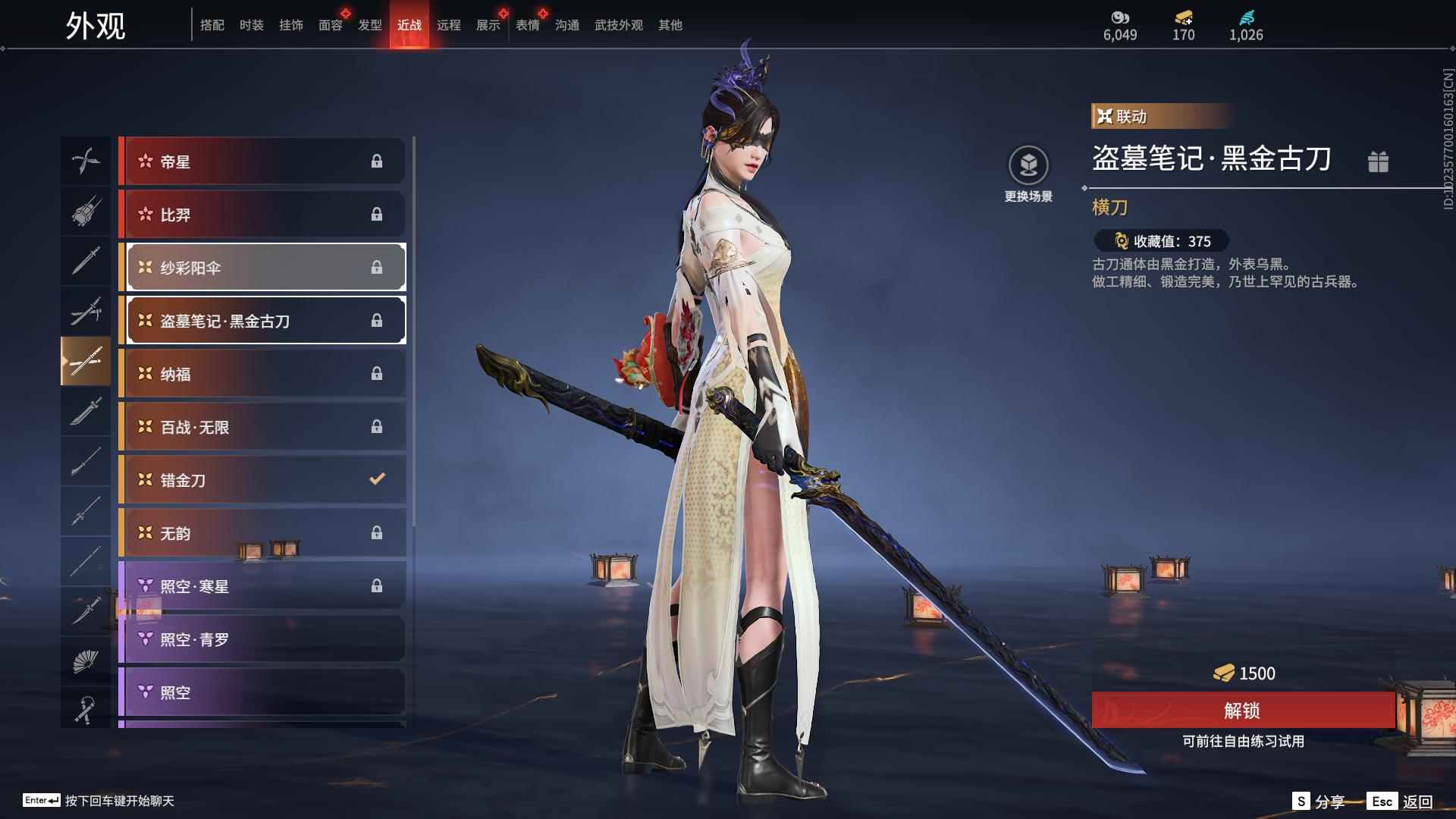Select the fan weapon category icon

pos(86,659)
